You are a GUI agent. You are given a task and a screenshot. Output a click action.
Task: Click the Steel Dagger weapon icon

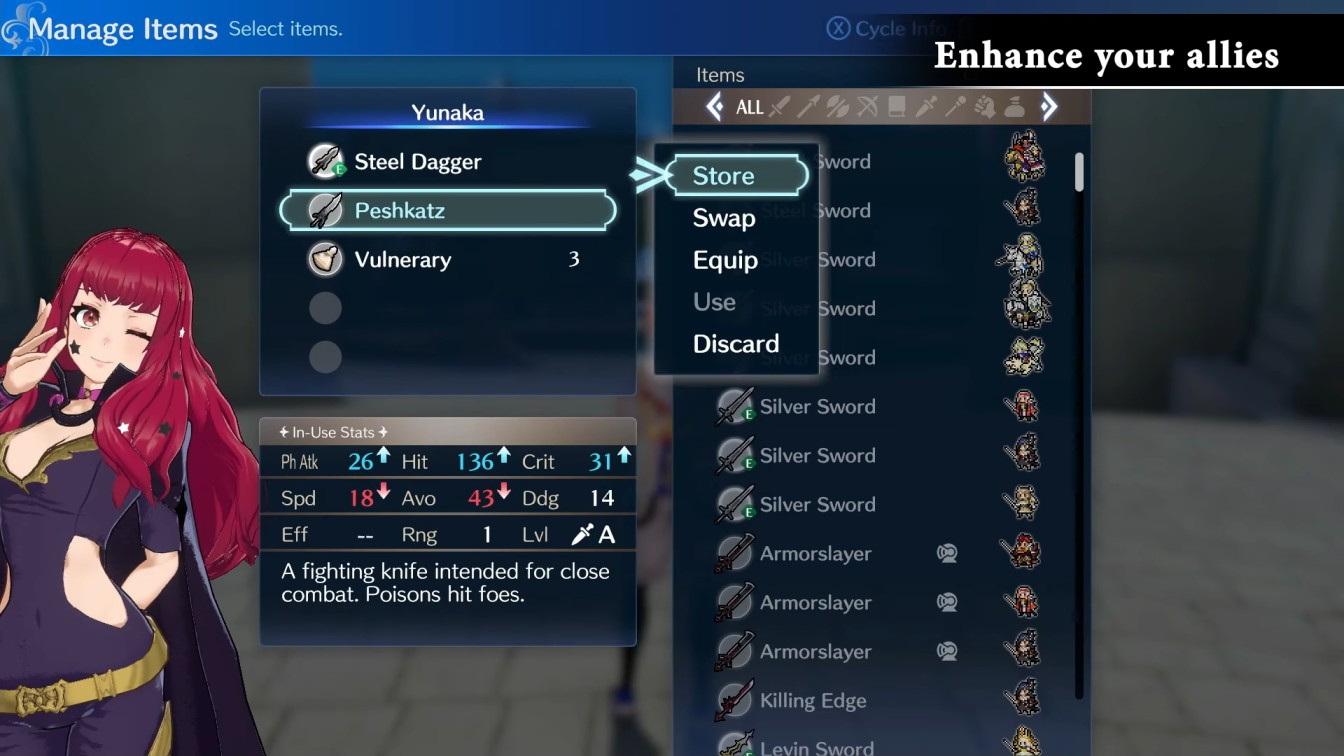click(326, 161)
